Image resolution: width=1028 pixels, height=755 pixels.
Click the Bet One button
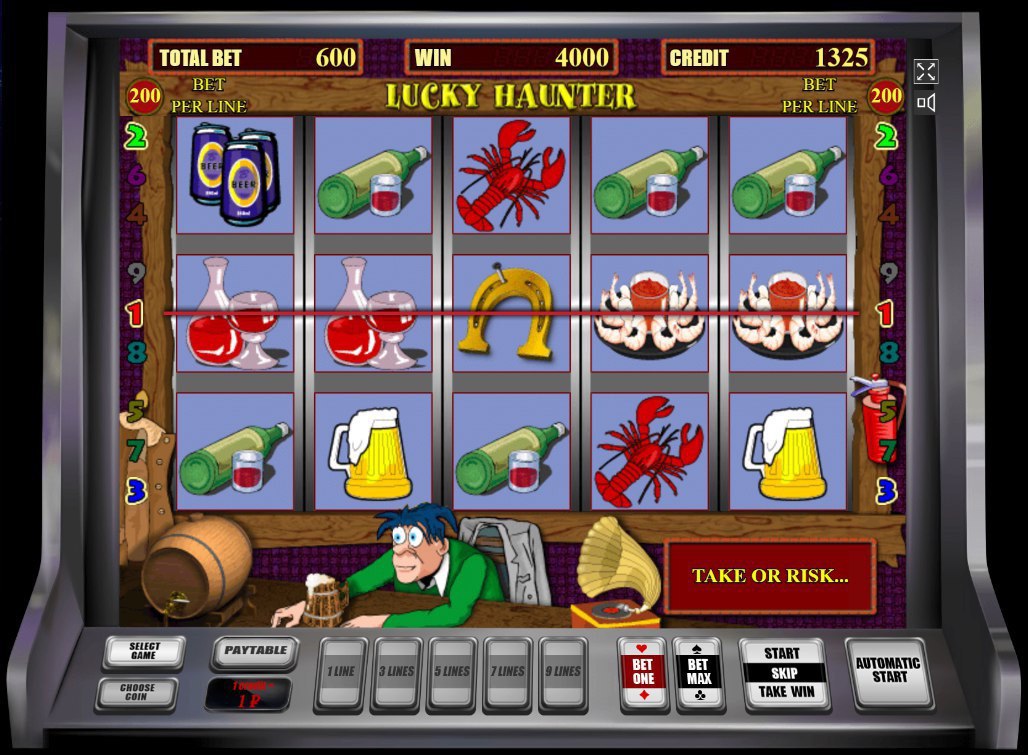(x=643, y=673)
